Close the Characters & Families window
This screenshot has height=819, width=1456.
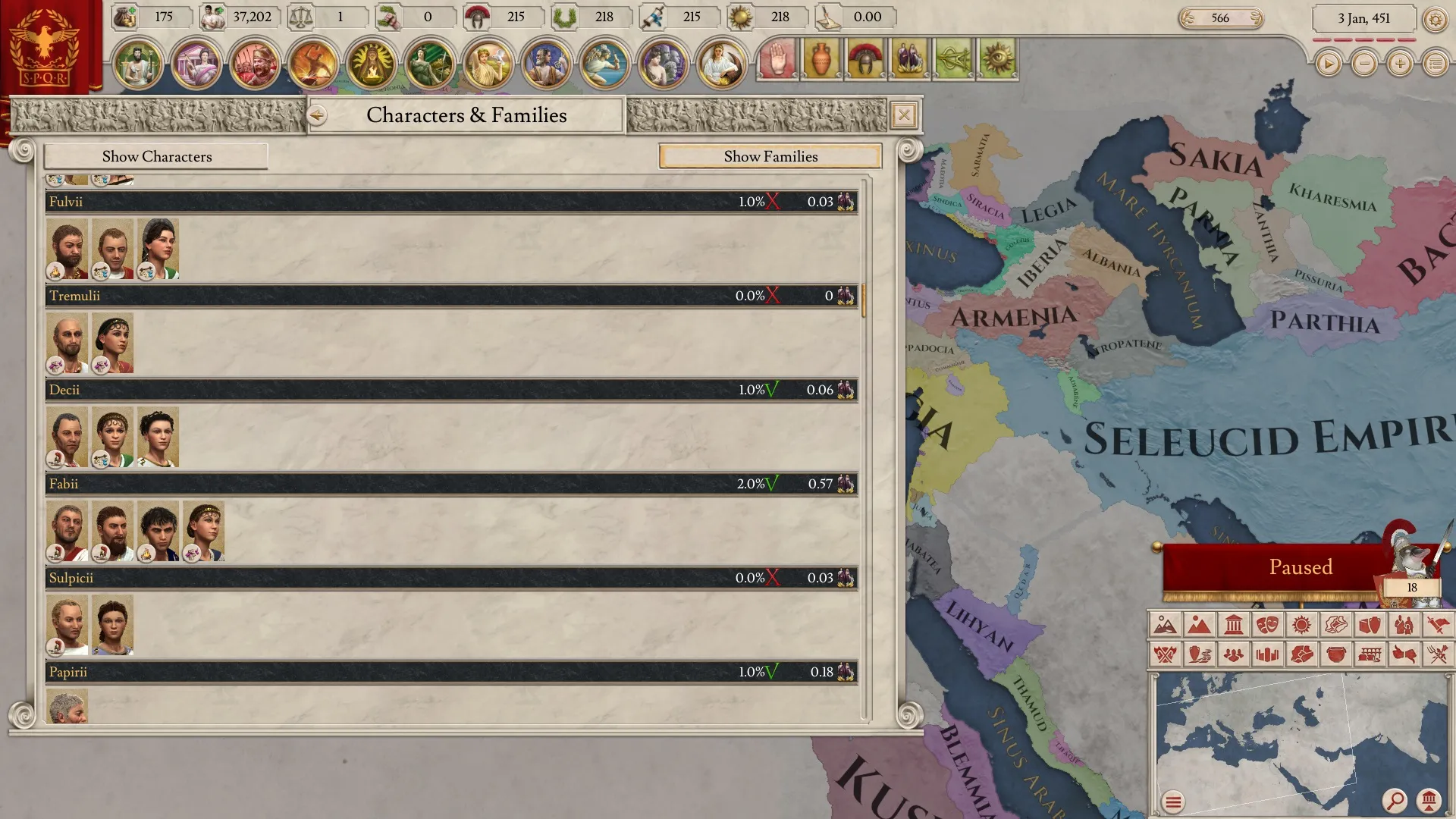903,115
